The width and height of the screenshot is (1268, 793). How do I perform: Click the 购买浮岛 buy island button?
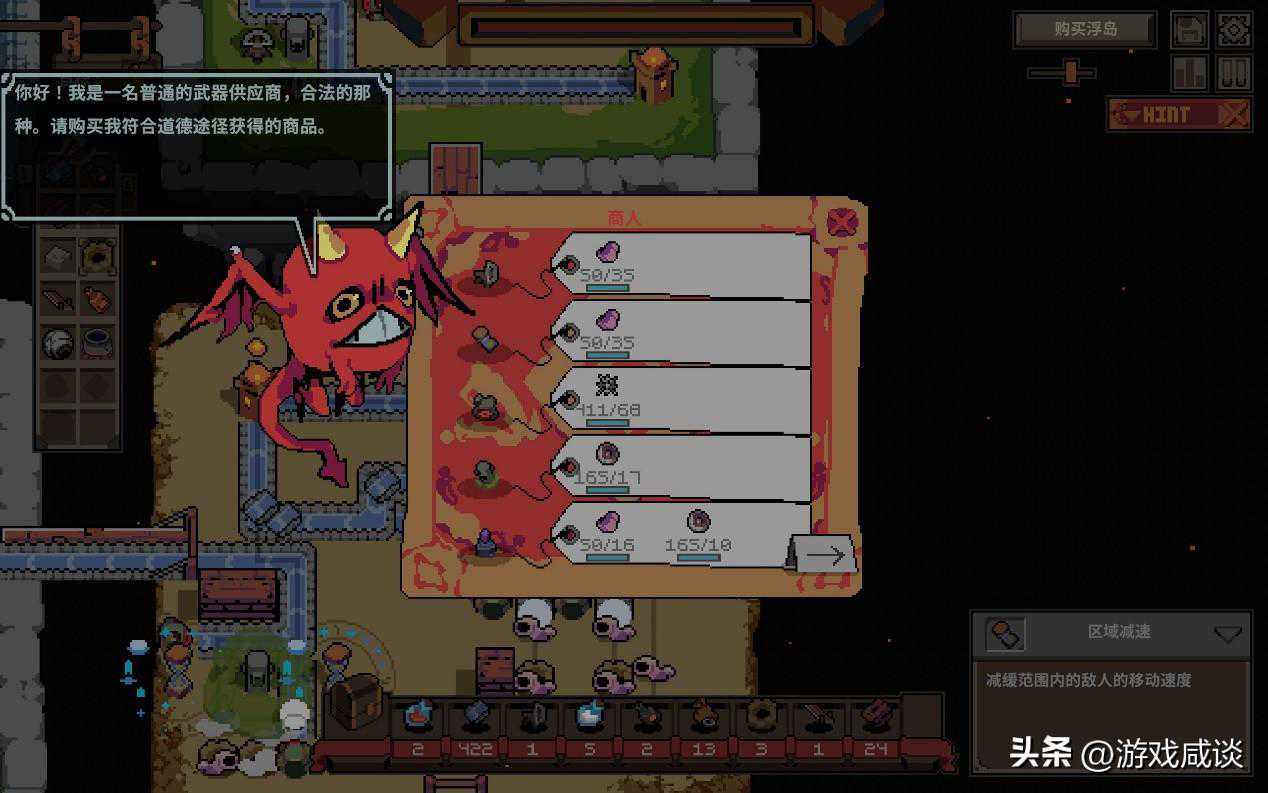point(1085,30)
